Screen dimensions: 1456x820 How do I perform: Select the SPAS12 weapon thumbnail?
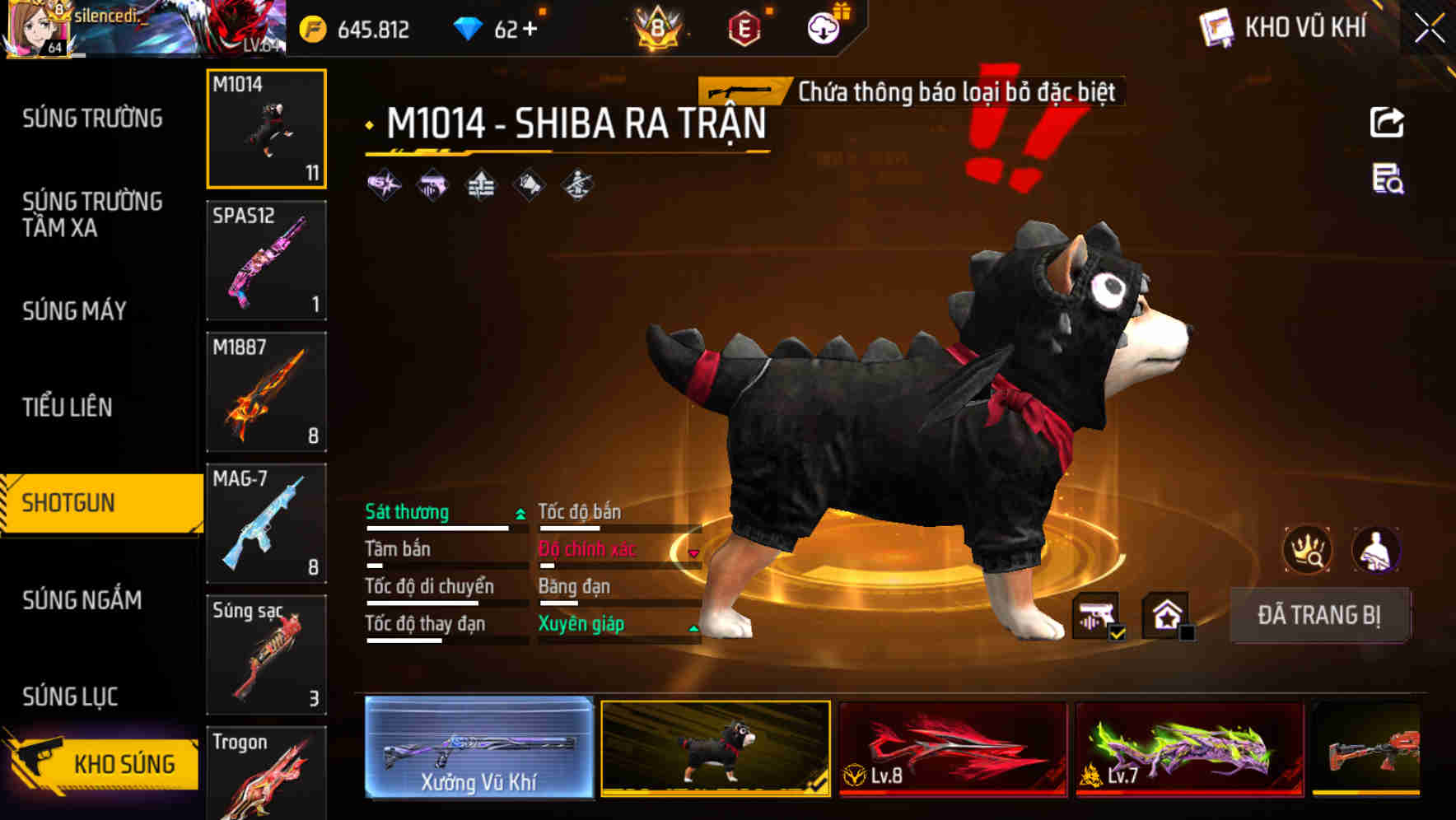pos(266,260)
